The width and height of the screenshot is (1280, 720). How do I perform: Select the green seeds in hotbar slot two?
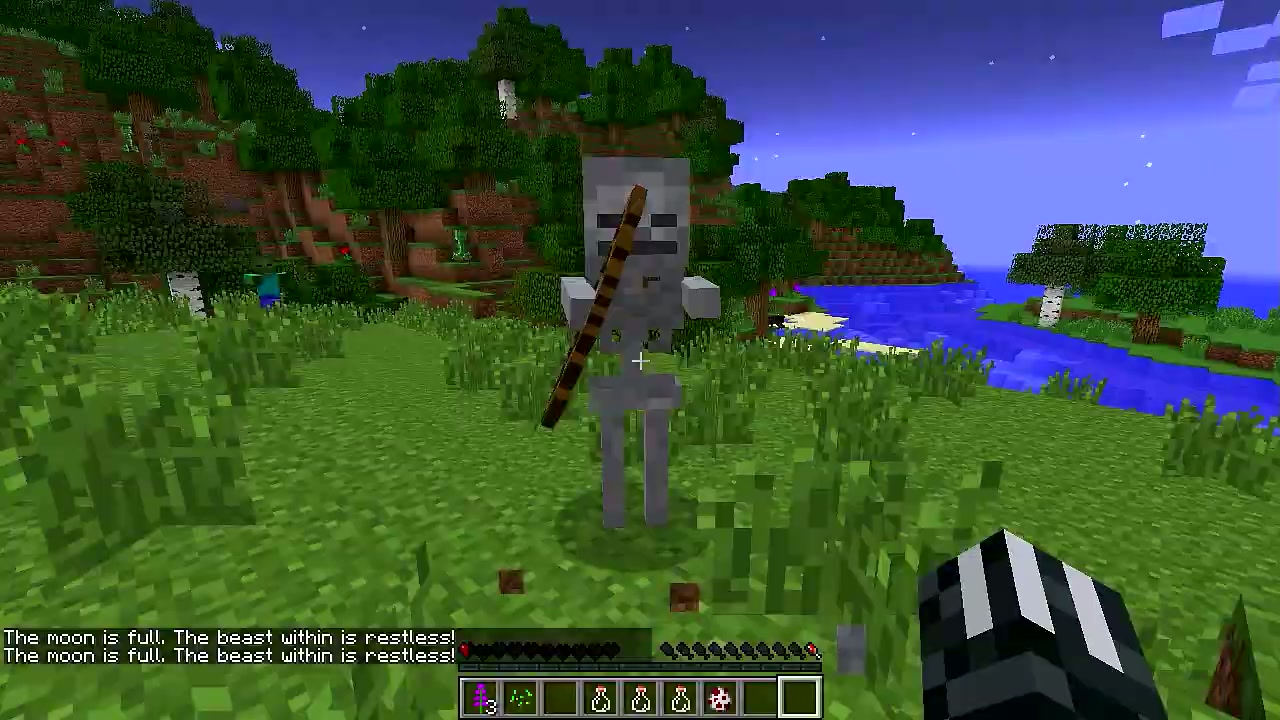pos(522,697)
